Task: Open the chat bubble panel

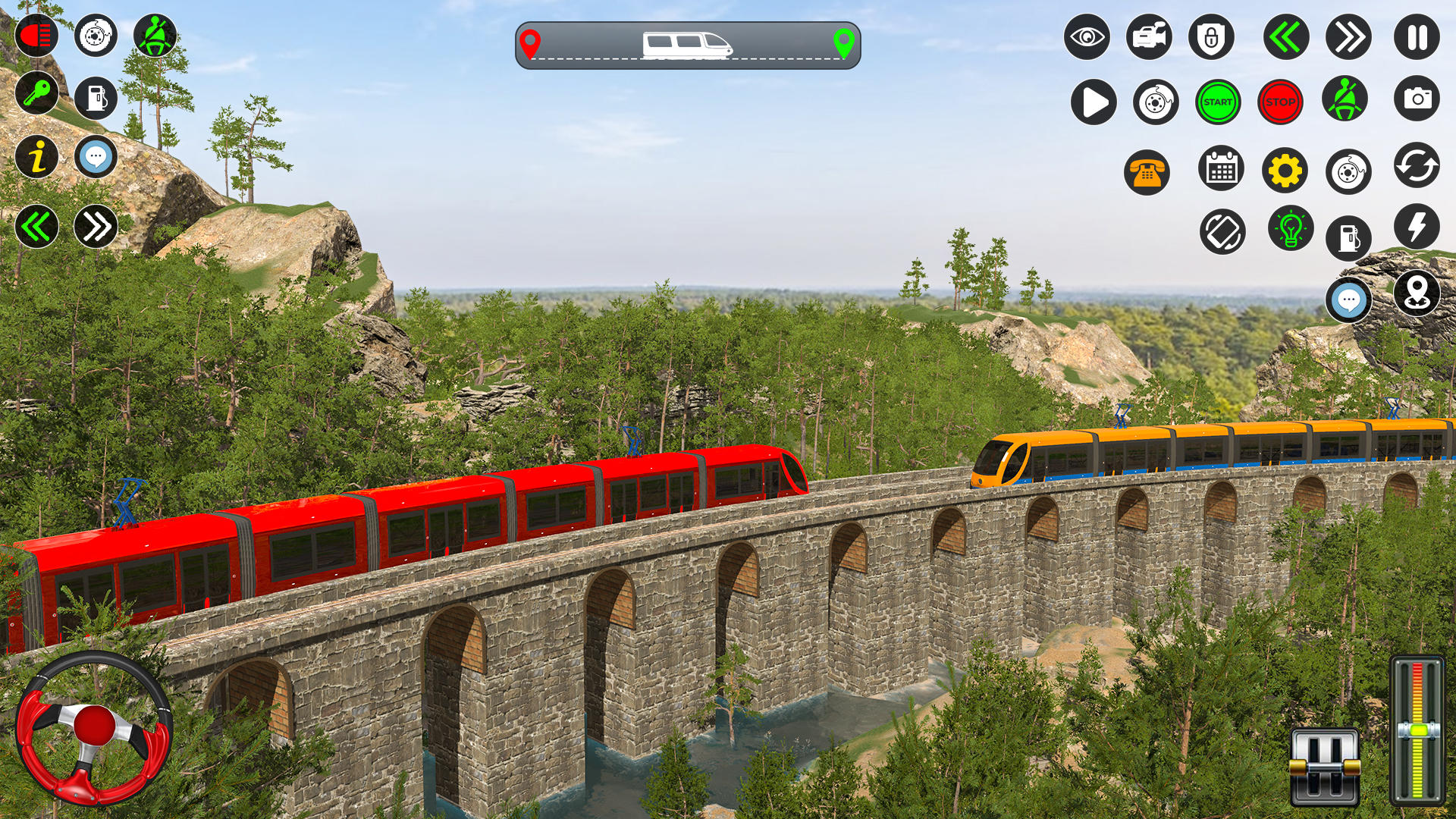Action: click(x=96, y=158)
